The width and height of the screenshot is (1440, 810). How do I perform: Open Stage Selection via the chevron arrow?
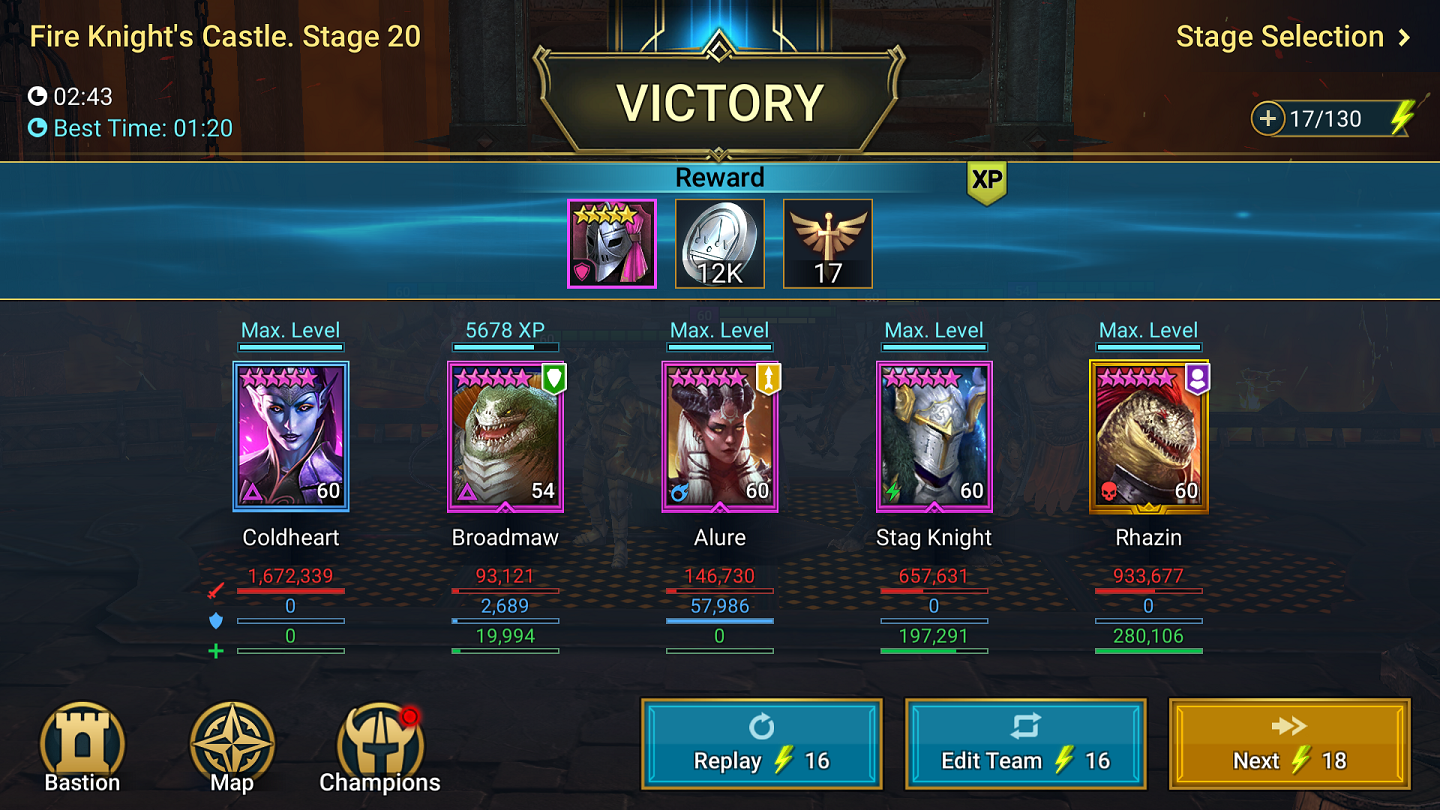point(1403,37)
